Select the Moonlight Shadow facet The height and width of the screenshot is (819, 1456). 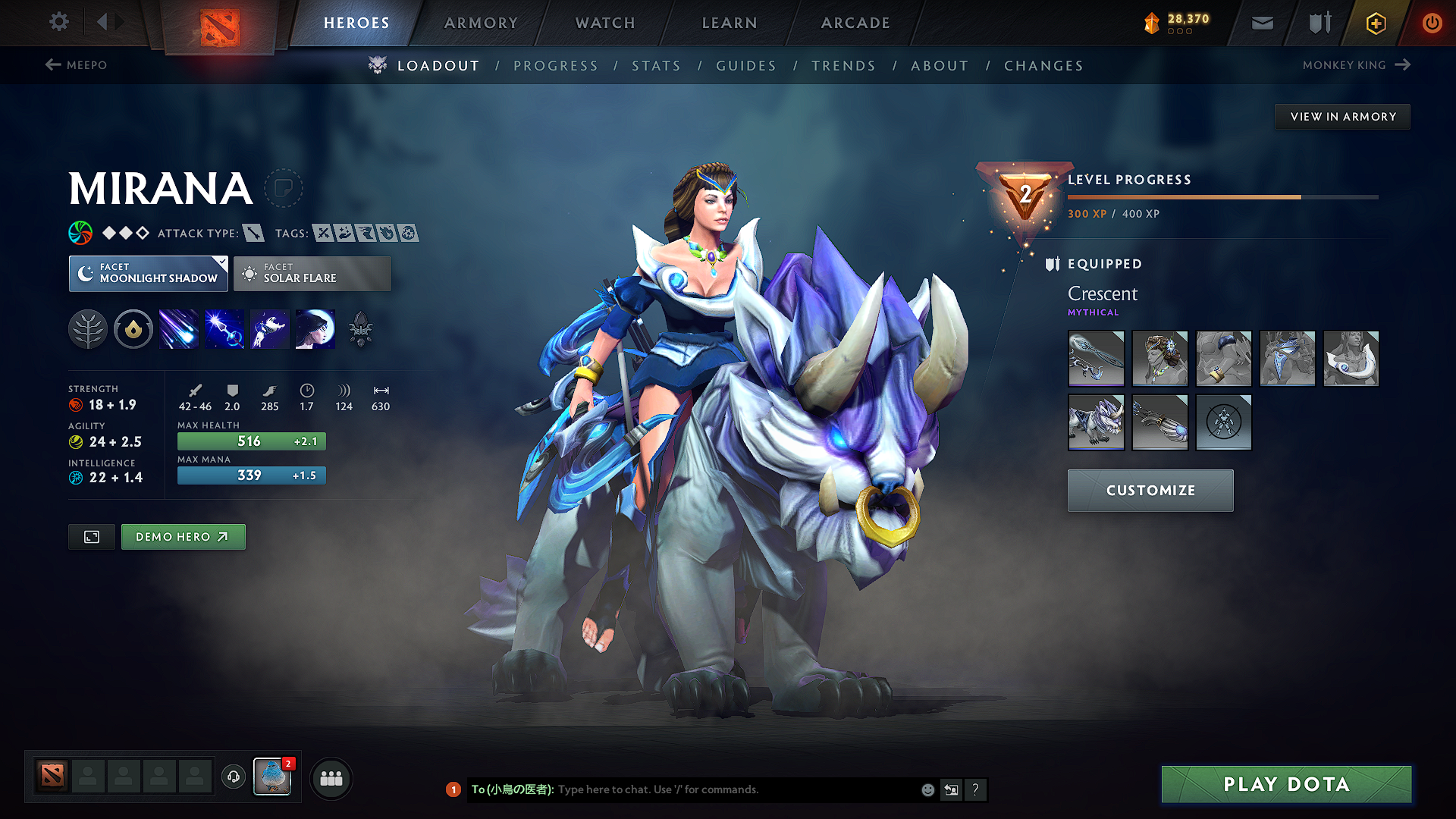(x=148, y=274)
